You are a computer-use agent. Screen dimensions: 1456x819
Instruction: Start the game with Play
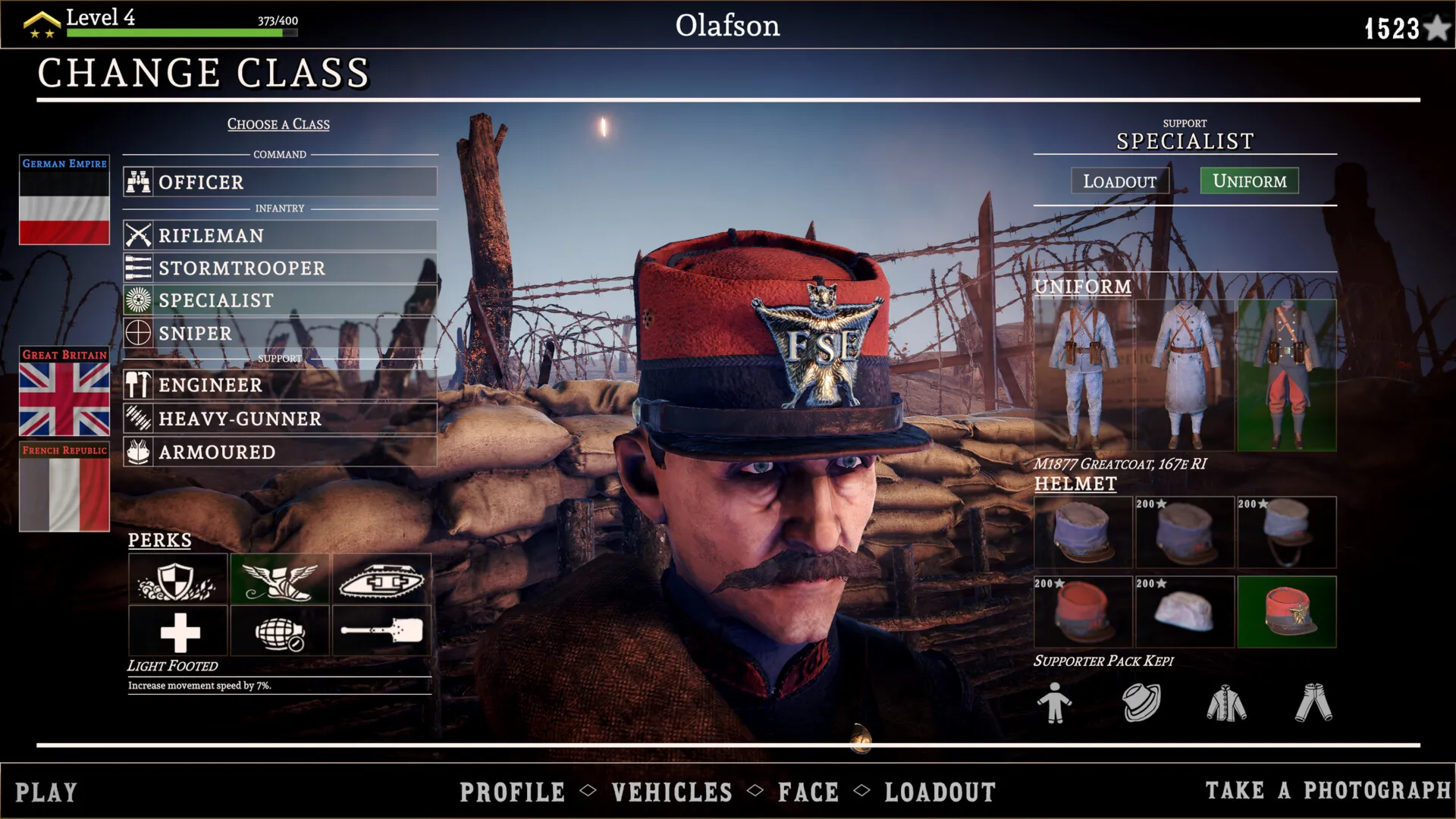[46, 792]
